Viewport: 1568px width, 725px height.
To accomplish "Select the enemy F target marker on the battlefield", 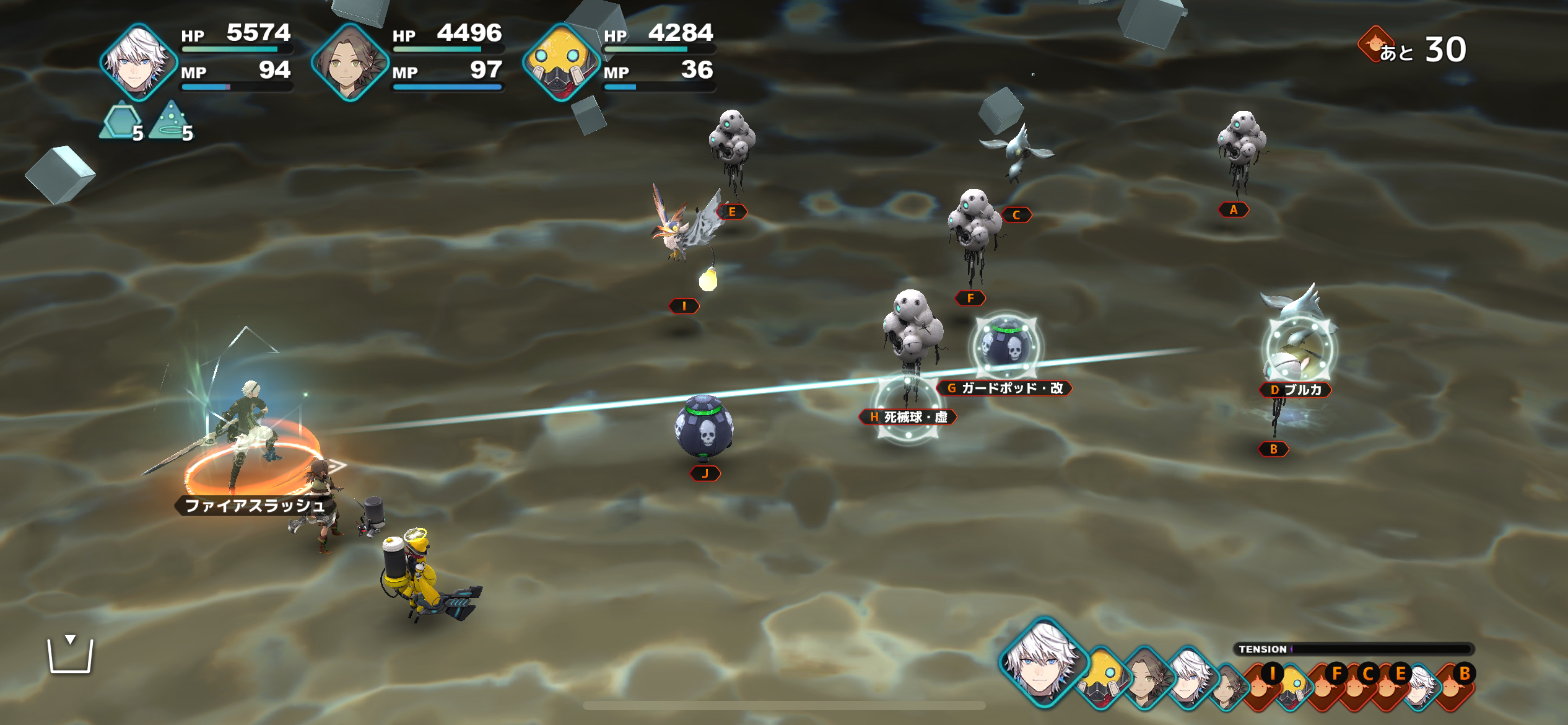I will 970,298.
